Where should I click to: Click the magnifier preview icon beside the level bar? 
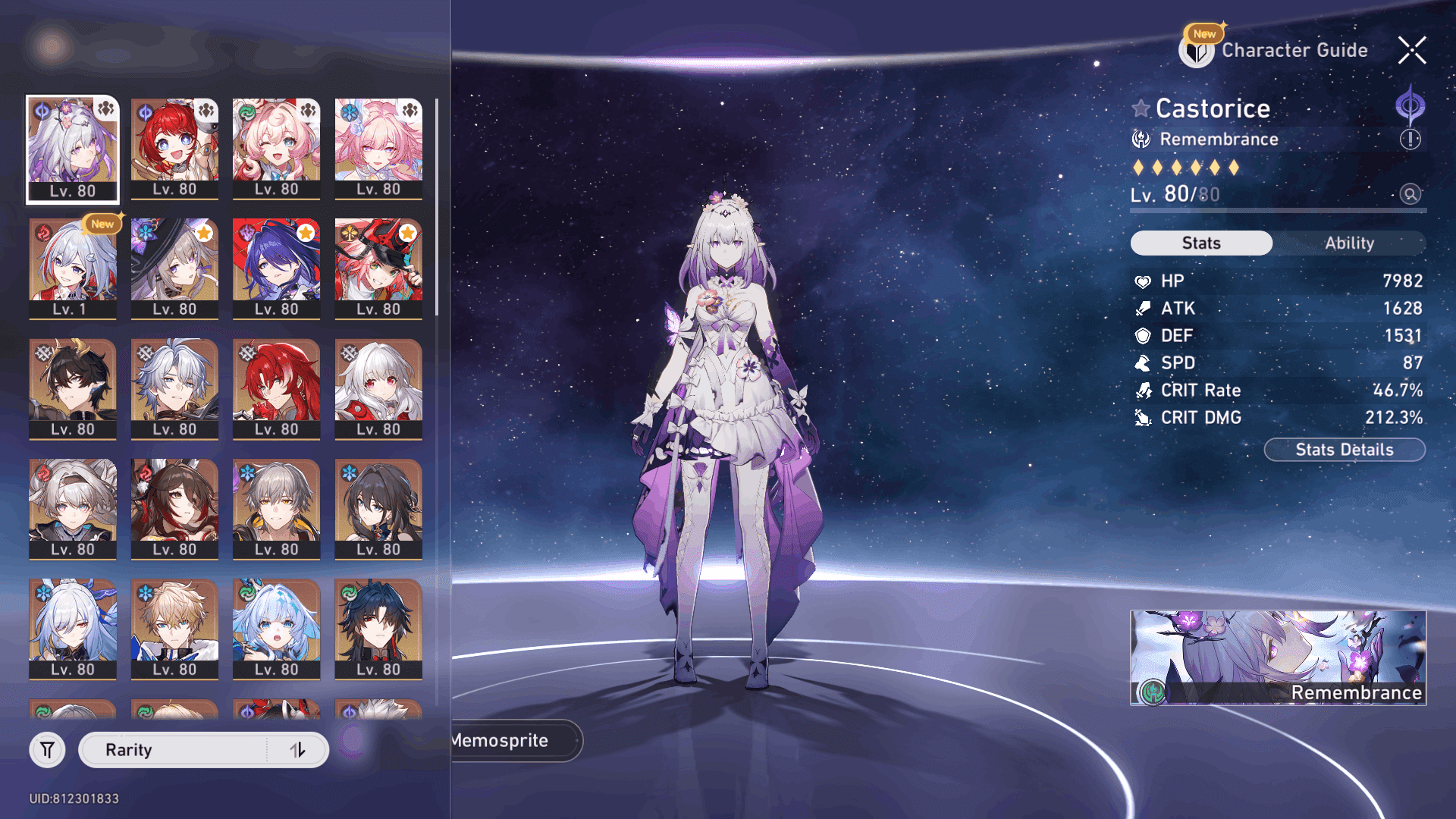(x=1409, y=194)
